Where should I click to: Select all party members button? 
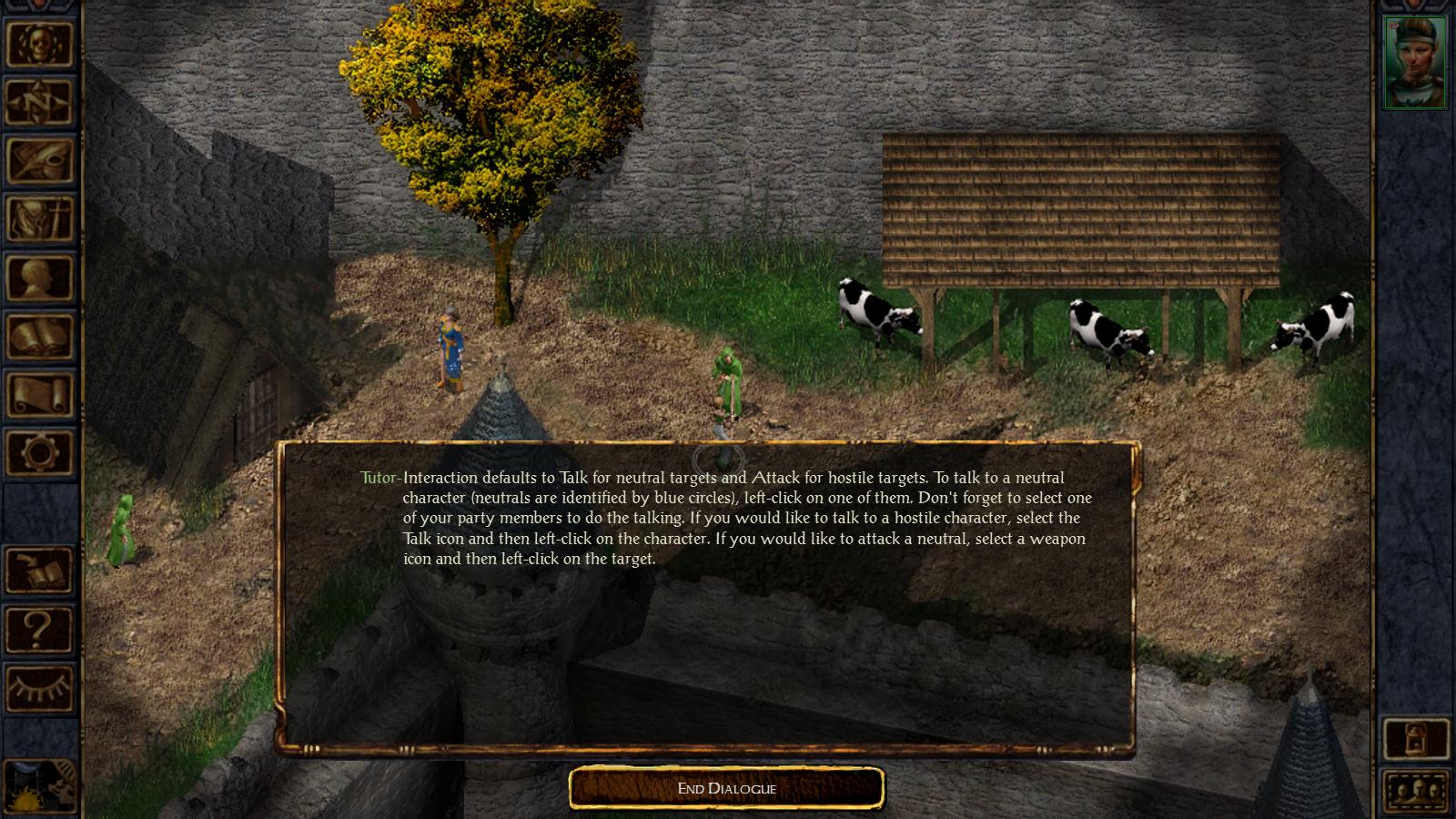click(1415, 790)
